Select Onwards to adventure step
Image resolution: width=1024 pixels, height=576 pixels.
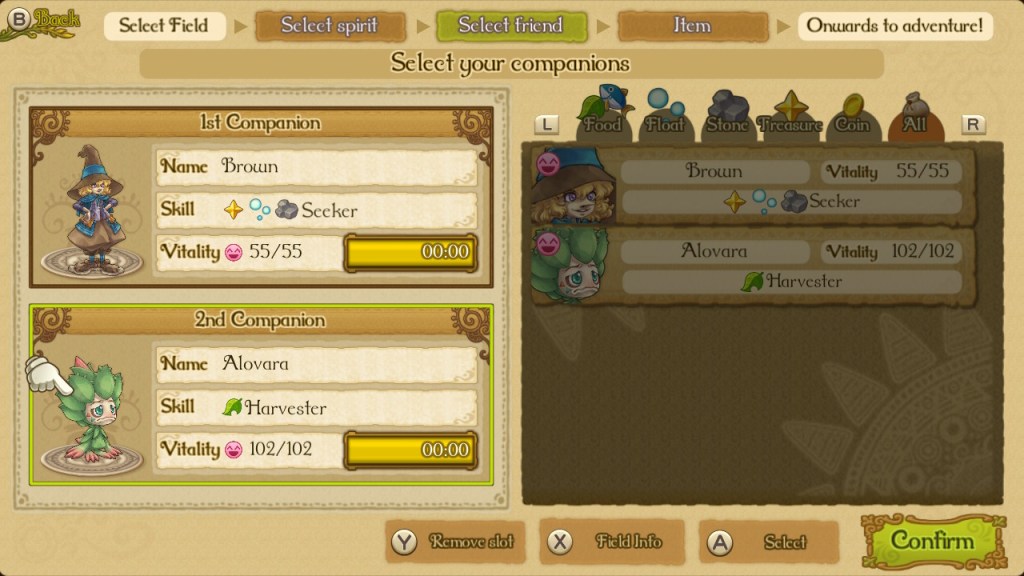click(895, 26)
